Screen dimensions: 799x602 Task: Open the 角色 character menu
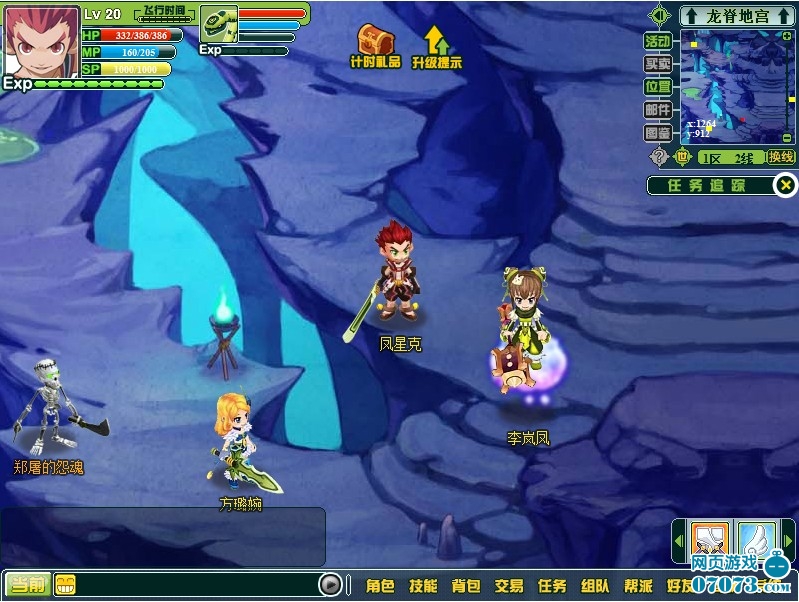coord(380,586)
